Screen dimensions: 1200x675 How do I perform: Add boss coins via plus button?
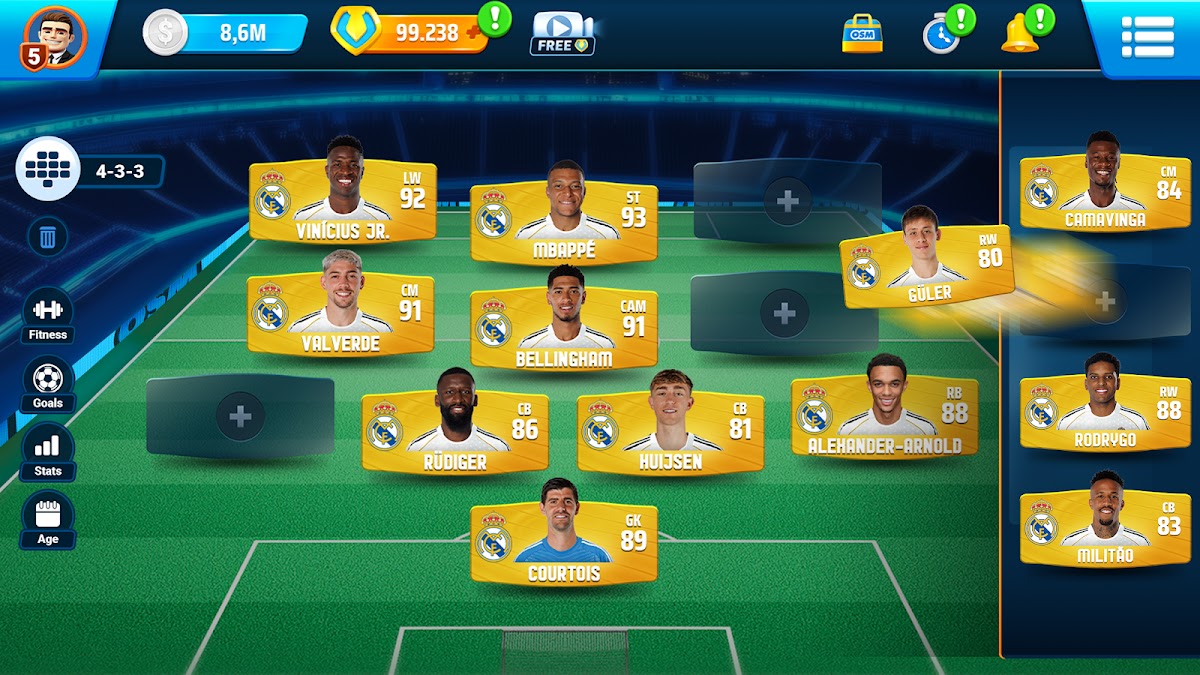(473, 32)
